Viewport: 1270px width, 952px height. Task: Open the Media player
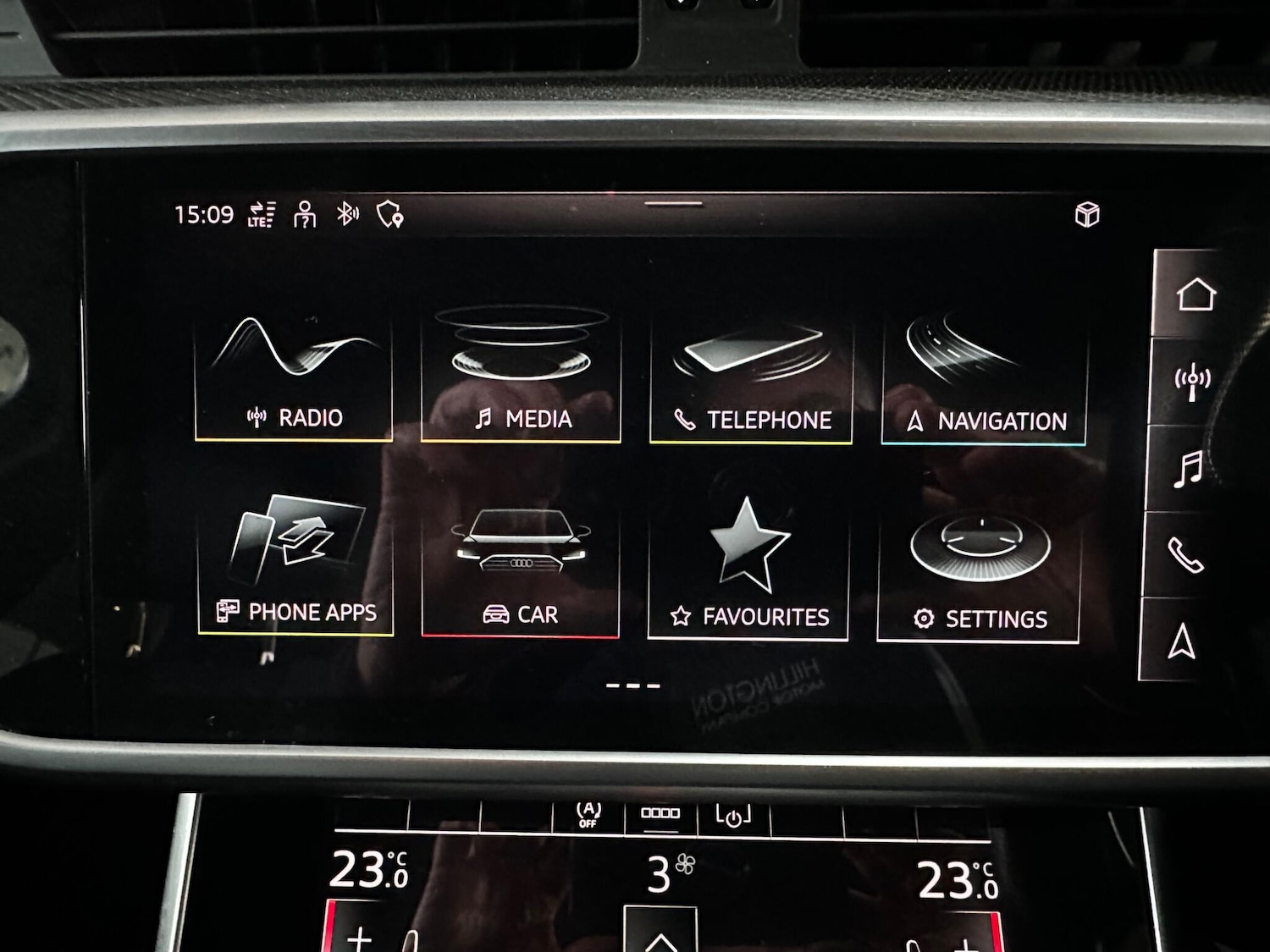(521, 377)
